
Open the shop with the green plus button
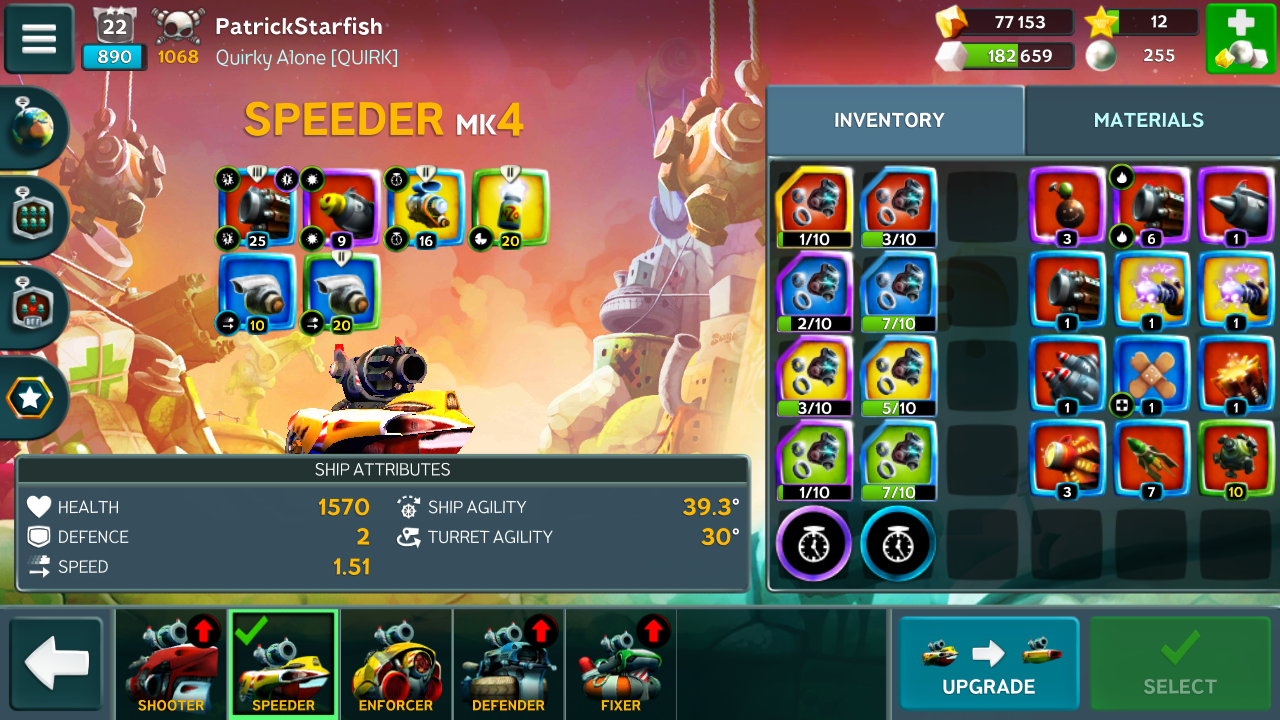tap(1240, 39)
